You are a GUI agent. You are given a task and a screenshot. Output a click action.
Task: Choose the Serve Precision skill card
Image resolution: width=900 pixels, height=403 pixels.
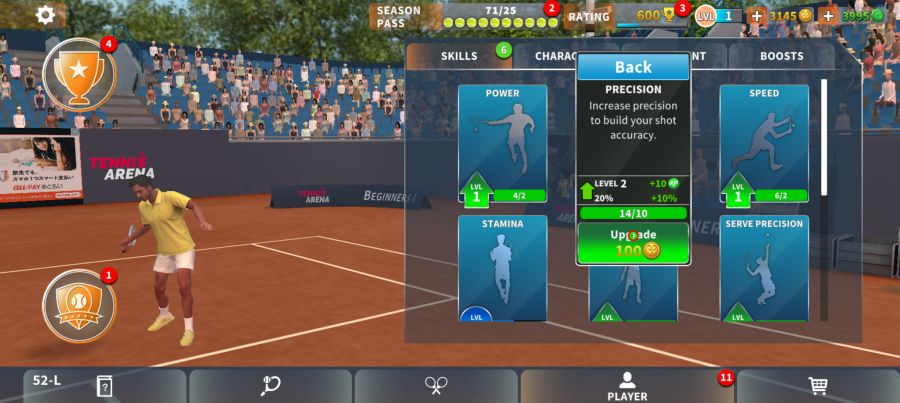point(764,267)
